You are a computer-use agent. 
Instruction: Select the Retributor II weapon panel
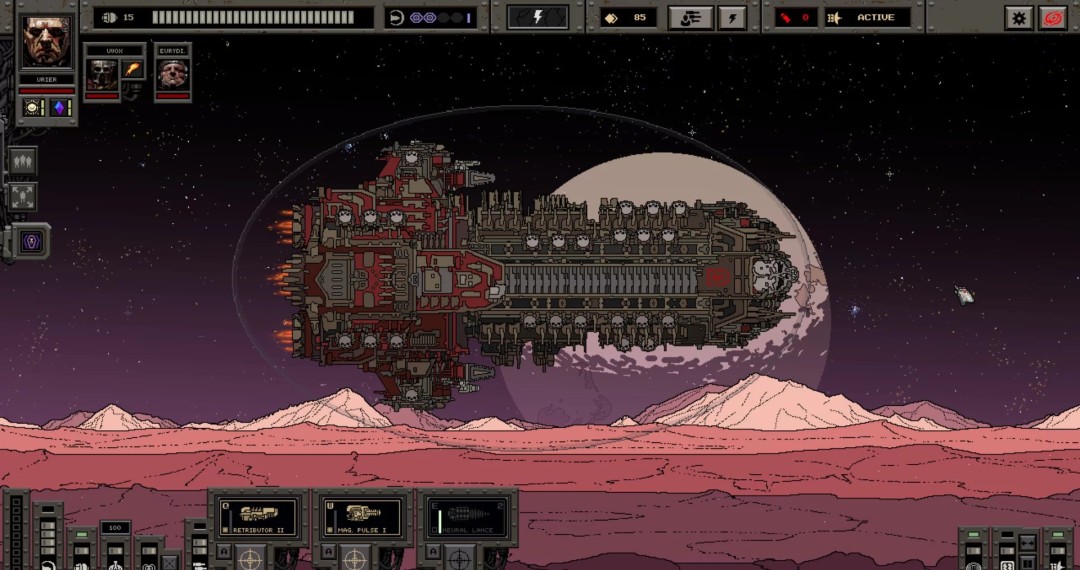tap(258, 516)
